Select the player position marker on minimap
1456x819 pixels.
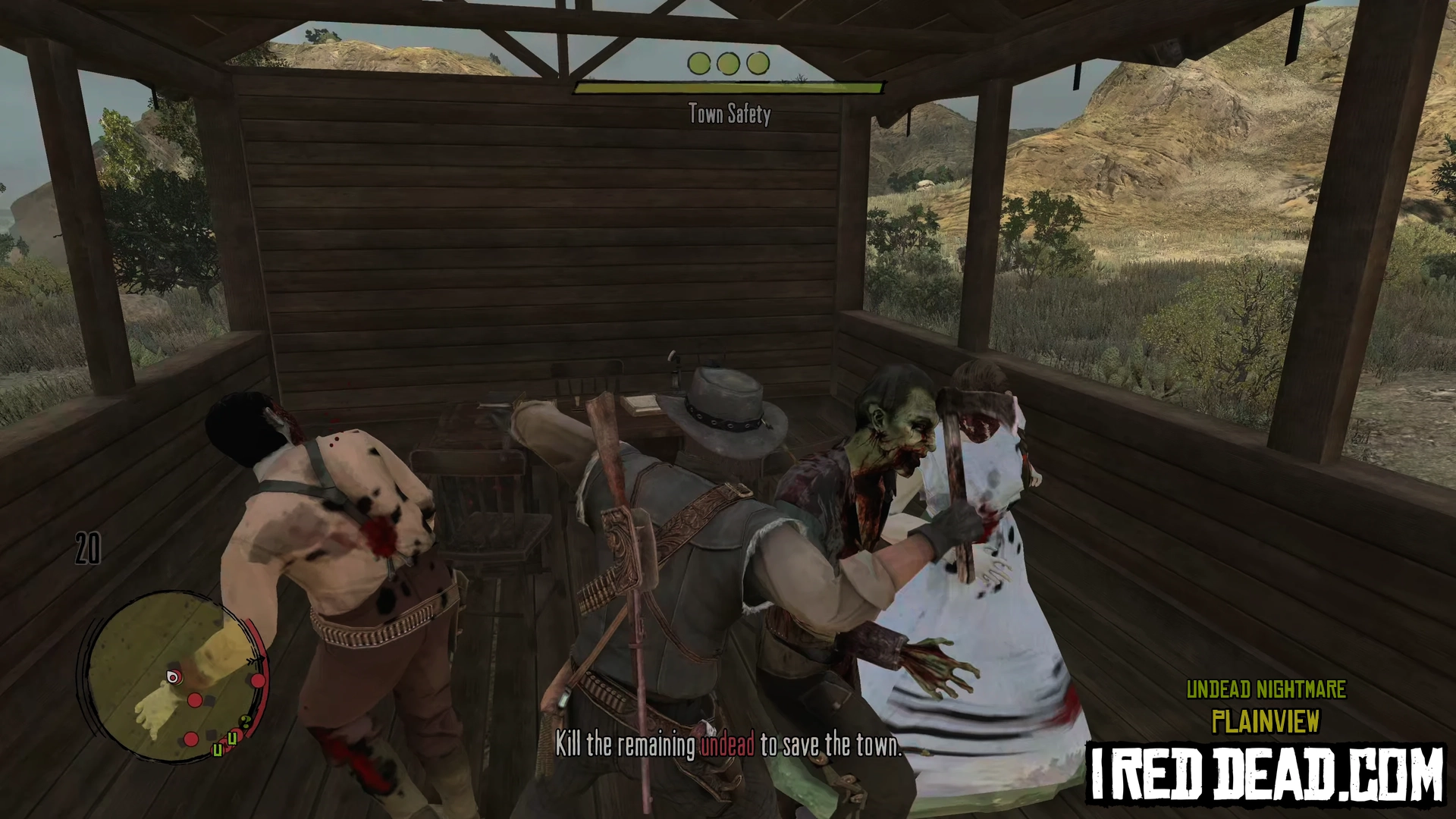click(173, 676)
